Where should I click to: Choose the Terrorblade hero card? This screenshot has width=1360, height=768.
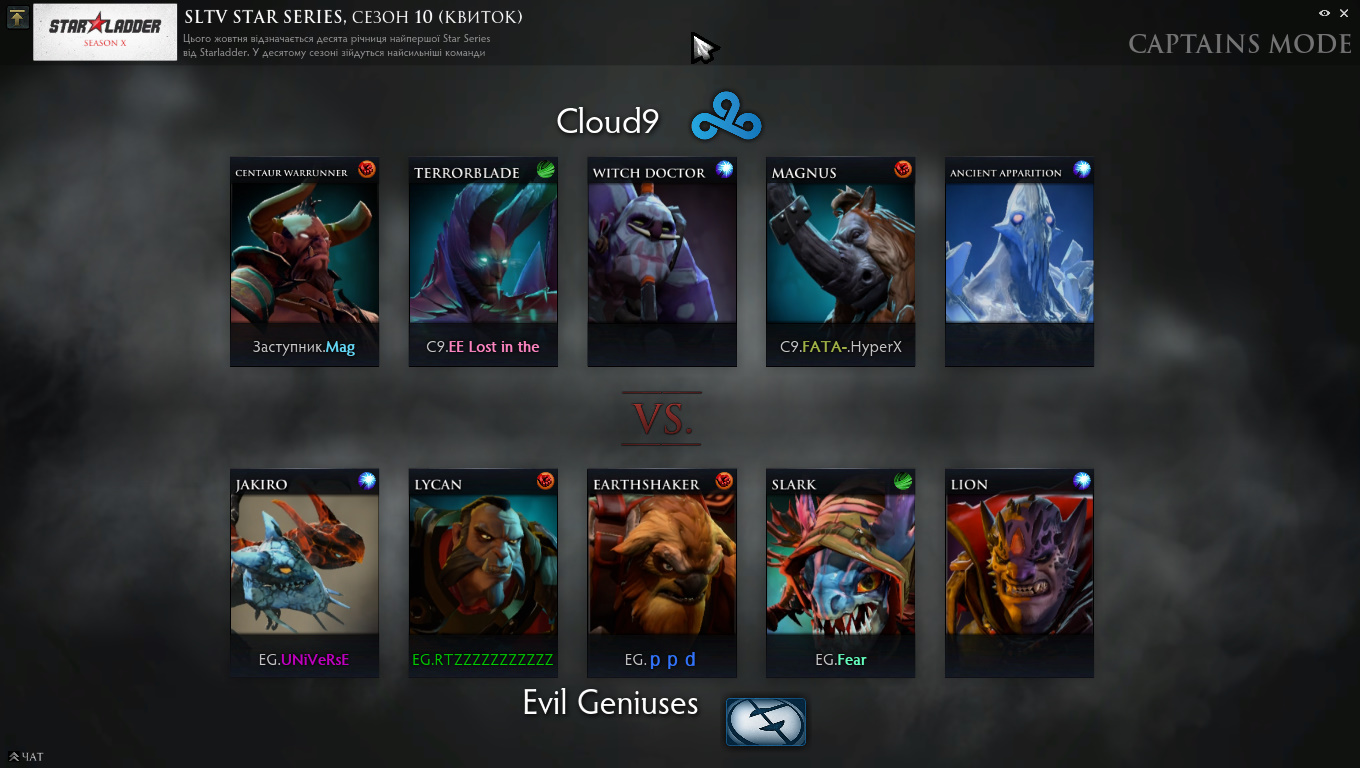click(x=483, y=262)
